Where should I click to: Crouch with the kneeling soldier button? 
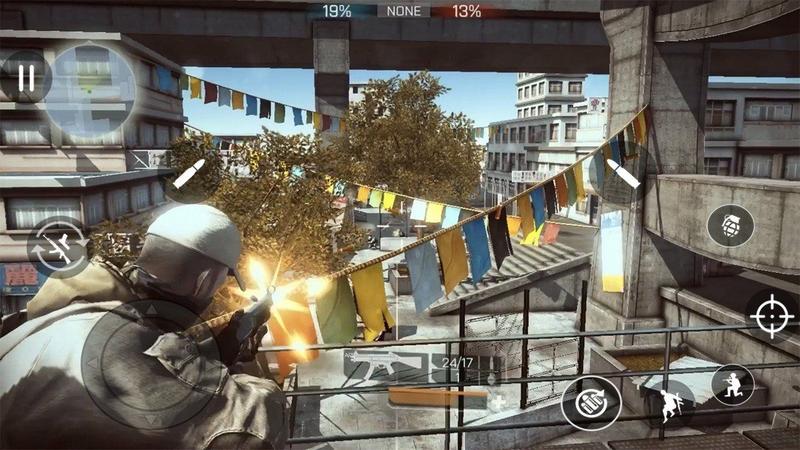tap(733, 384)
